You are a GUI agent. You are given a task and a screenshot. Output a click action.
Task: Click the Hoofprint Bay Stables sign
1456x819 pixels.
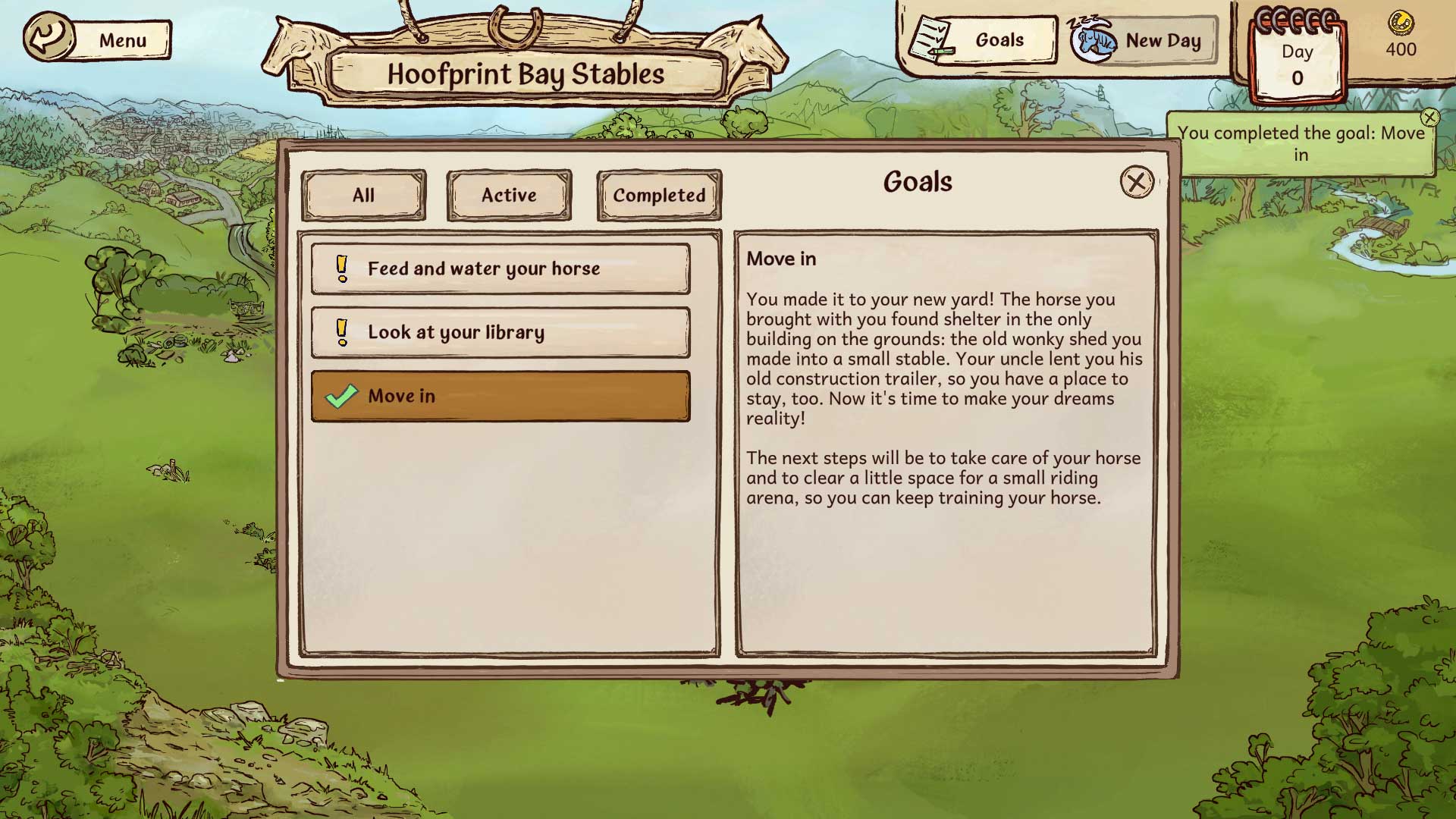526,74
